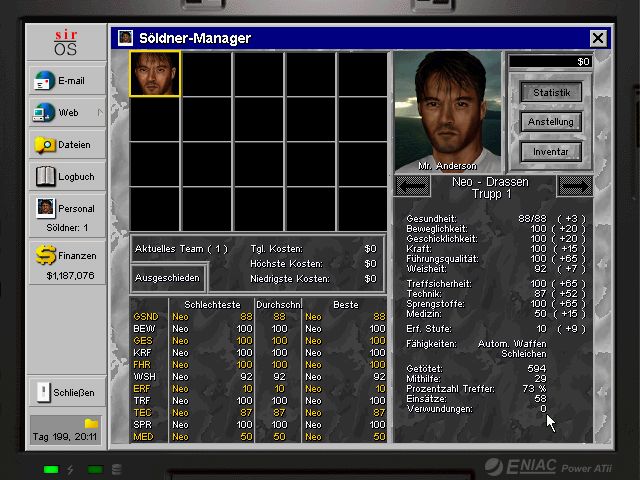640x480 pixels.
Task: Show the Inventar view
Action: 551,152
